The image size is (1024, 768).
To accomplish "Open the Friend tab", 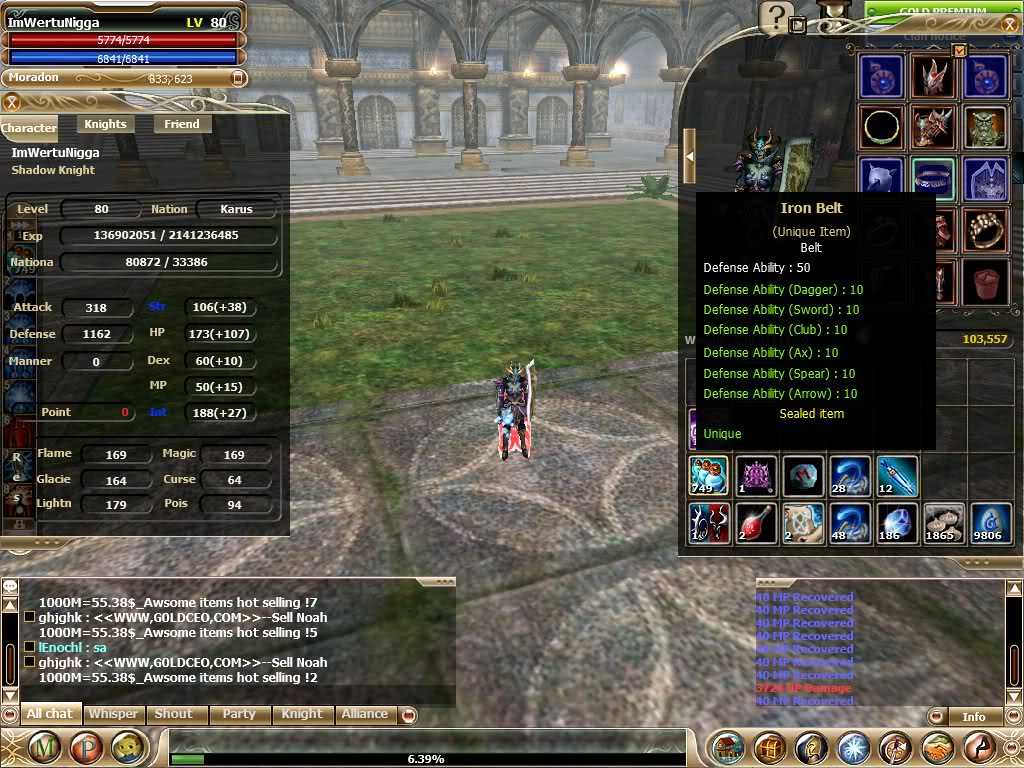I will 182,124.
